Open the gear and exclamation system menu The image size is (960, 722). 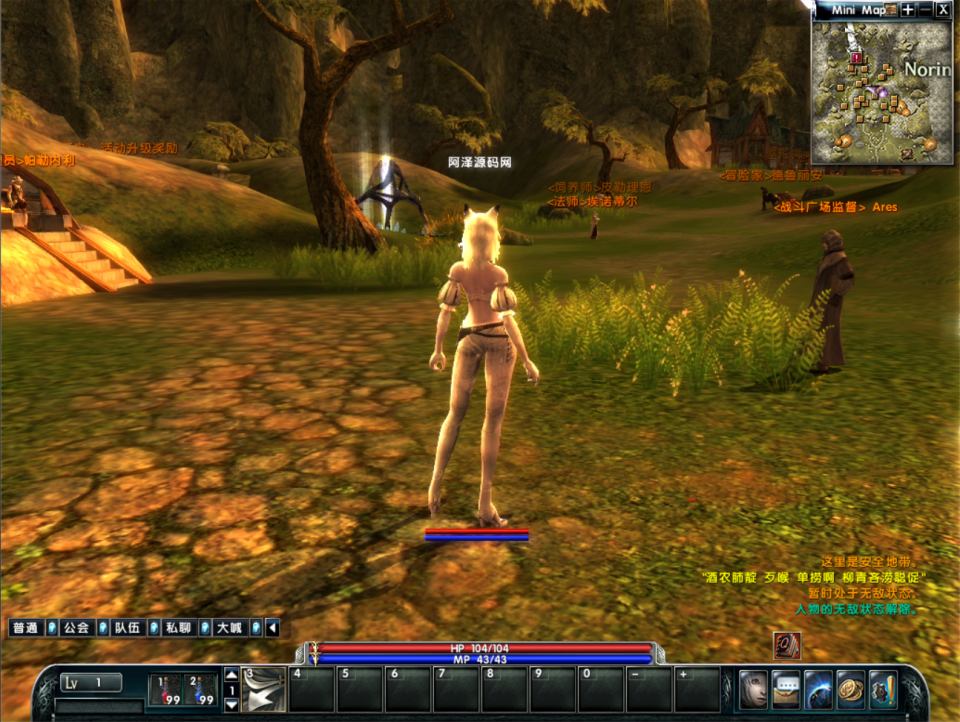point(883,690)
